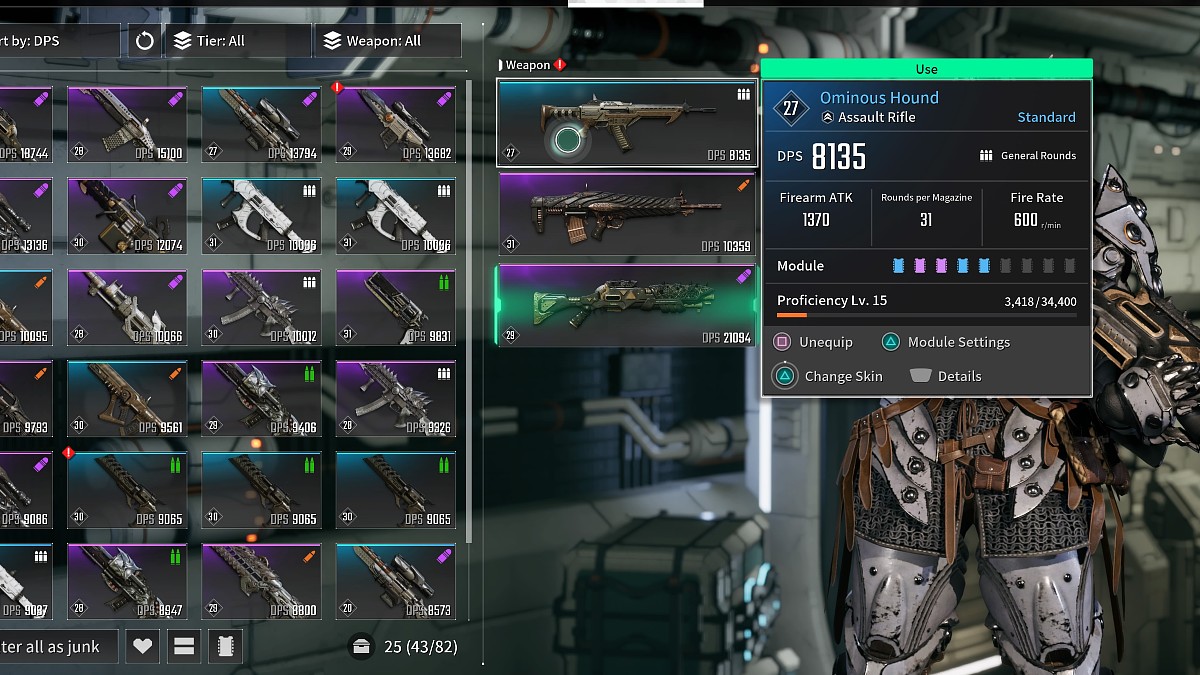Click the green Use button
The width and height of the screenshot is (1200, 675).
[926, 69]
